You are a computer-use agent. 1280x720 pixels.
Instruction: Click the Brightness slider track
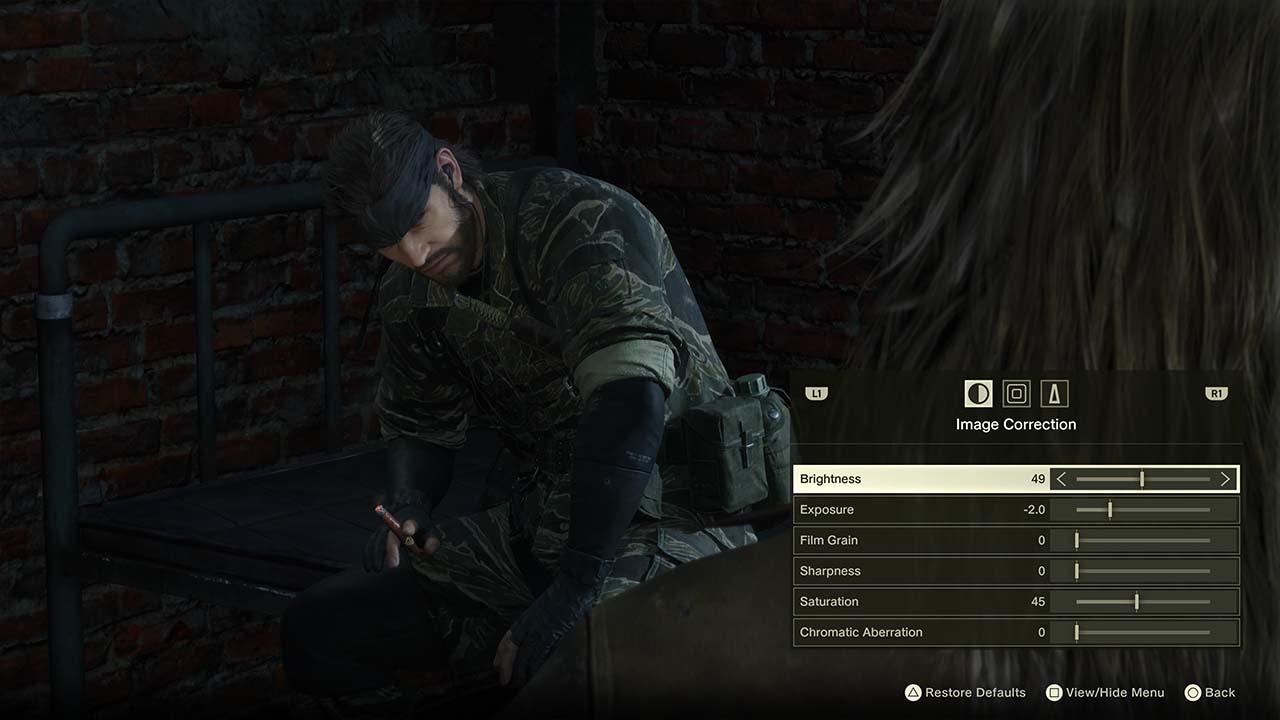click(x=1143, y=480)
